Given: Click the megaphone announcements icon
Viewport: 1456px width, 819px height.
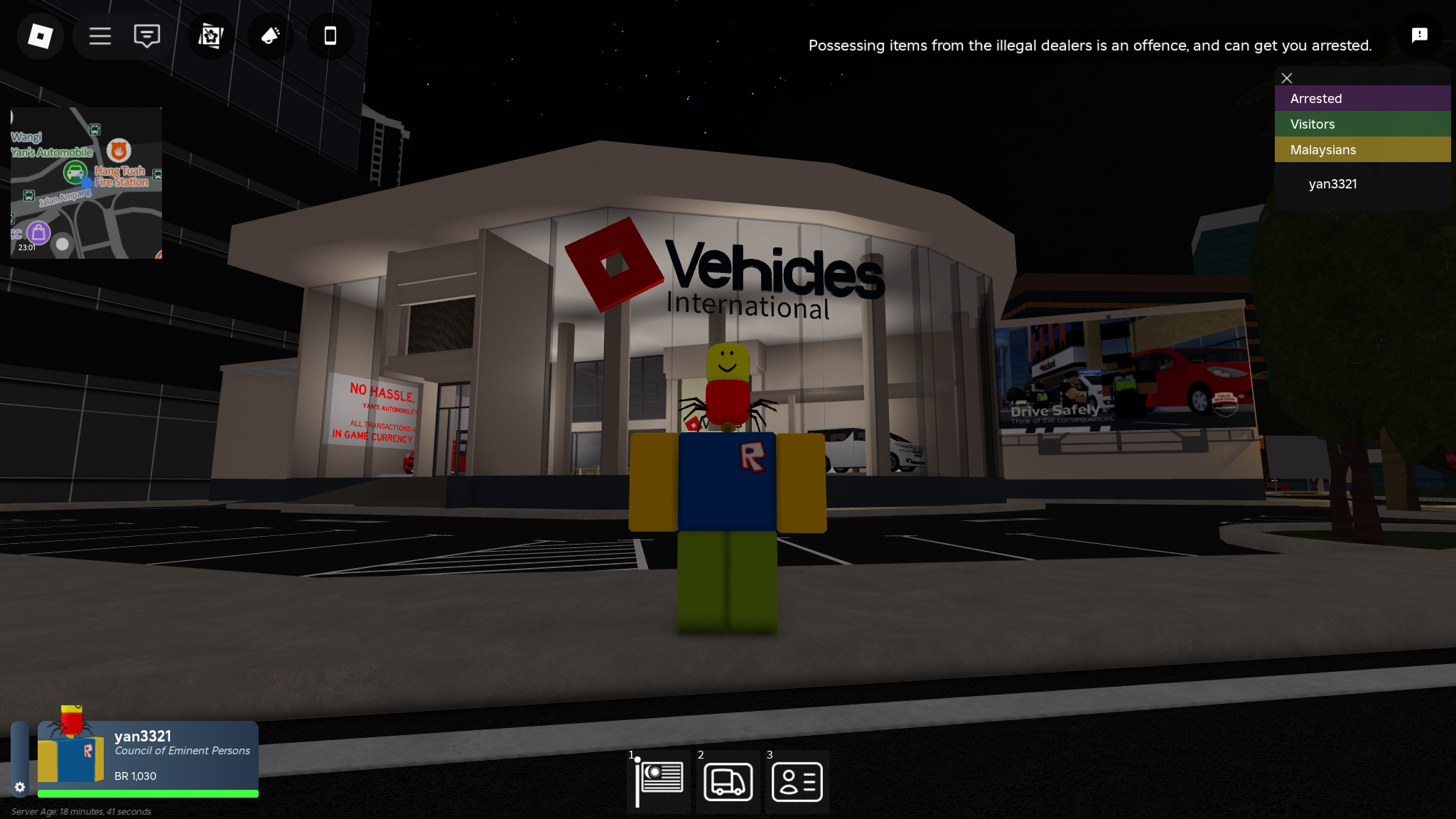Looking at the screenshot, I should (269, 36).
